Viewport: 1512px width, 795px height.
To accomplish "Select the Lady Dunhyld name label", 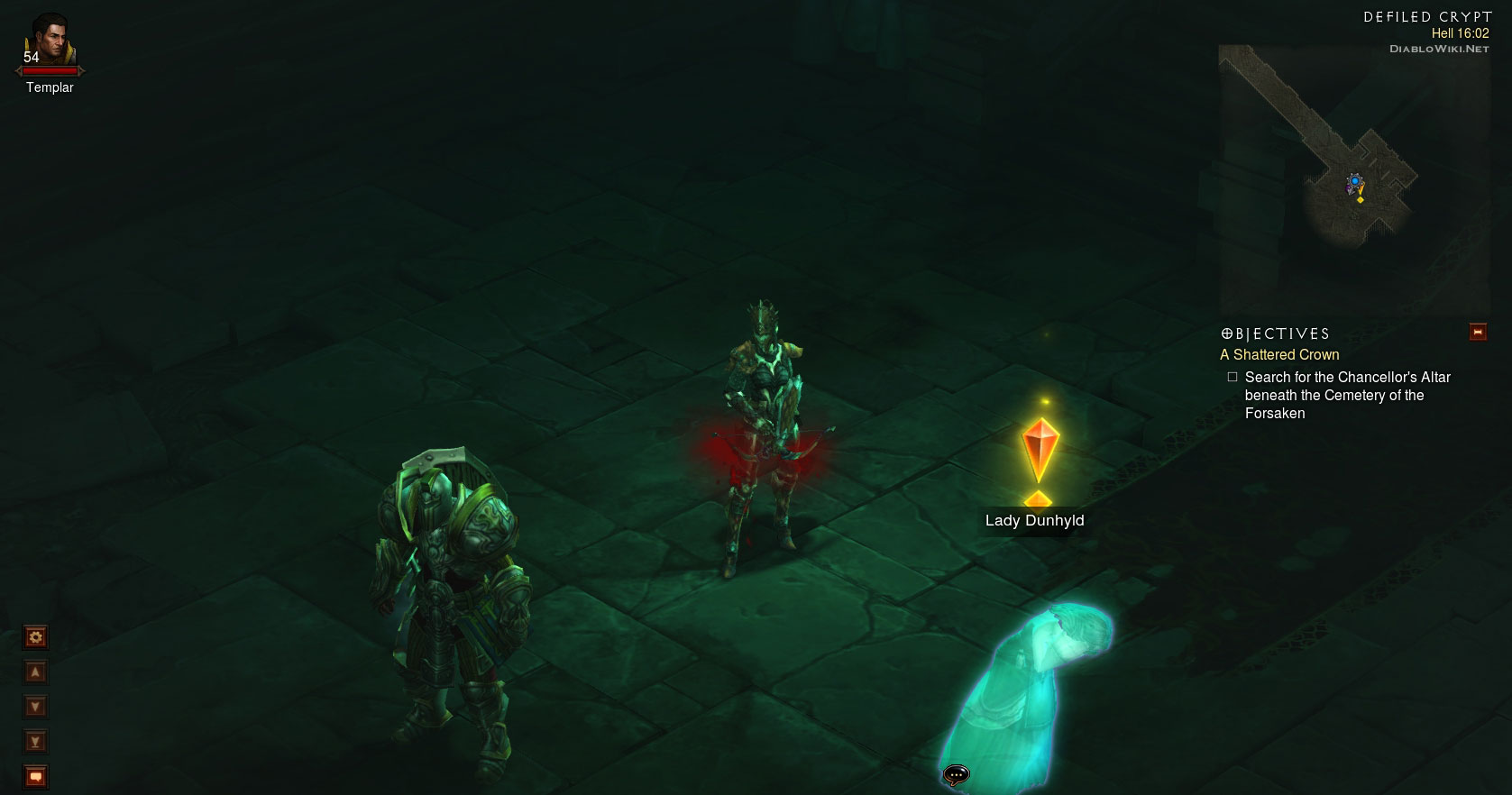I will point(1034,521).
